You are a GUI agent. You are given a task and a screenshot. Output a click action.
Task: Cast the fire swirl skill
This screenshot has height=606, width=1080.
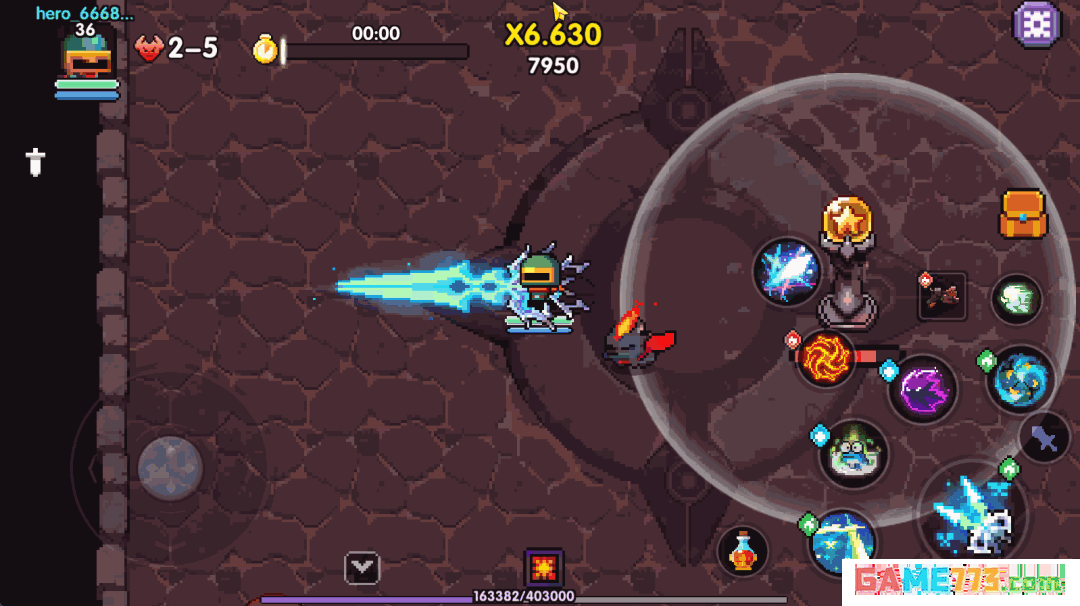click(826, 358)
